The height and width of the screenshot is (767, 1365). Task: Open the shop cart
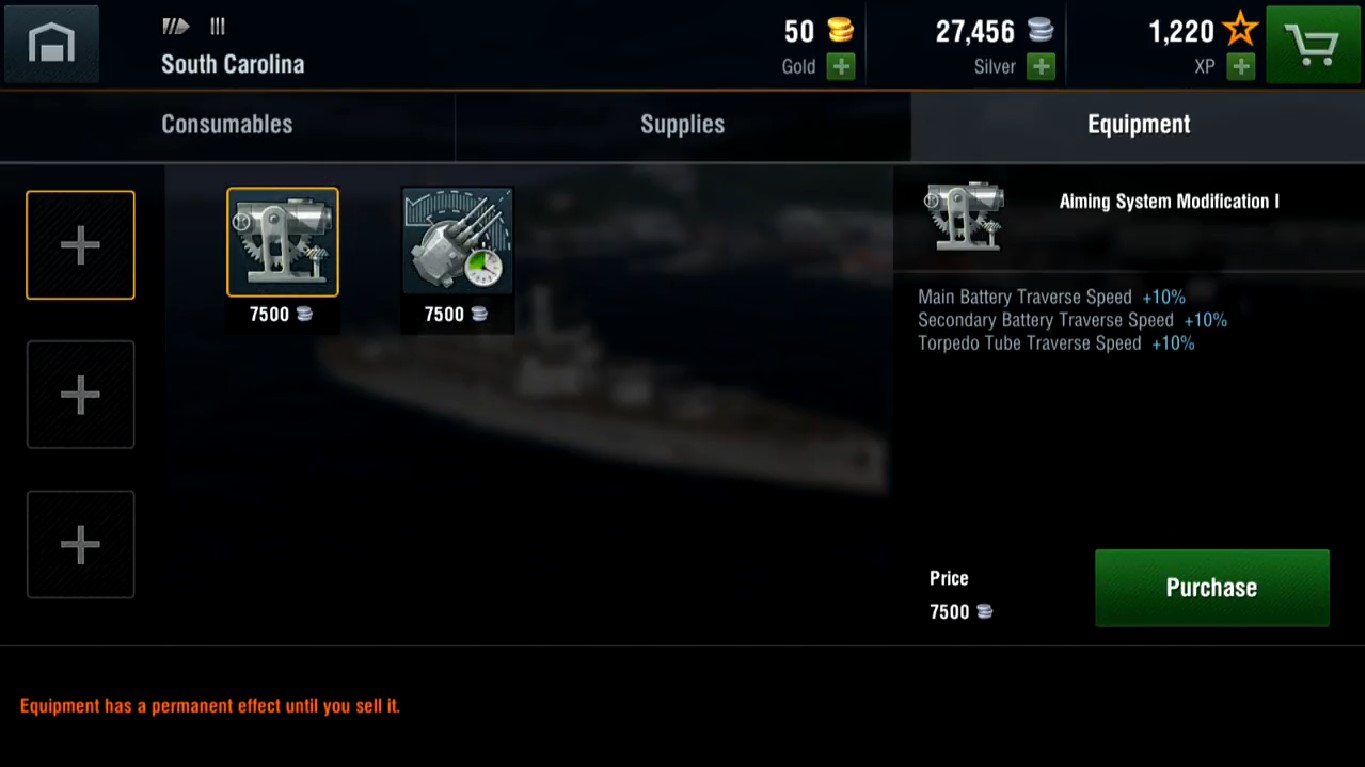1313,44
